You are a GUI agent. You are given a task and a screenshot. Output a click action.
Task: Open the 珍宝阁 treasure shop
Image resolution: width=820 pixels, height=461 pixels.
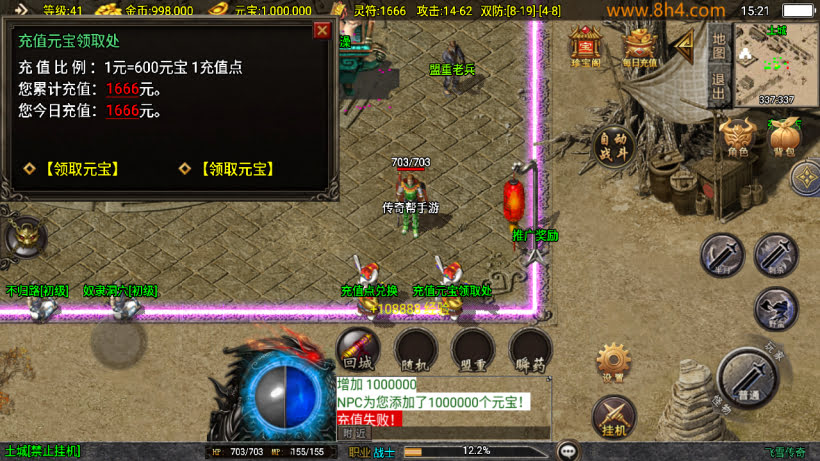pos(585,46)
